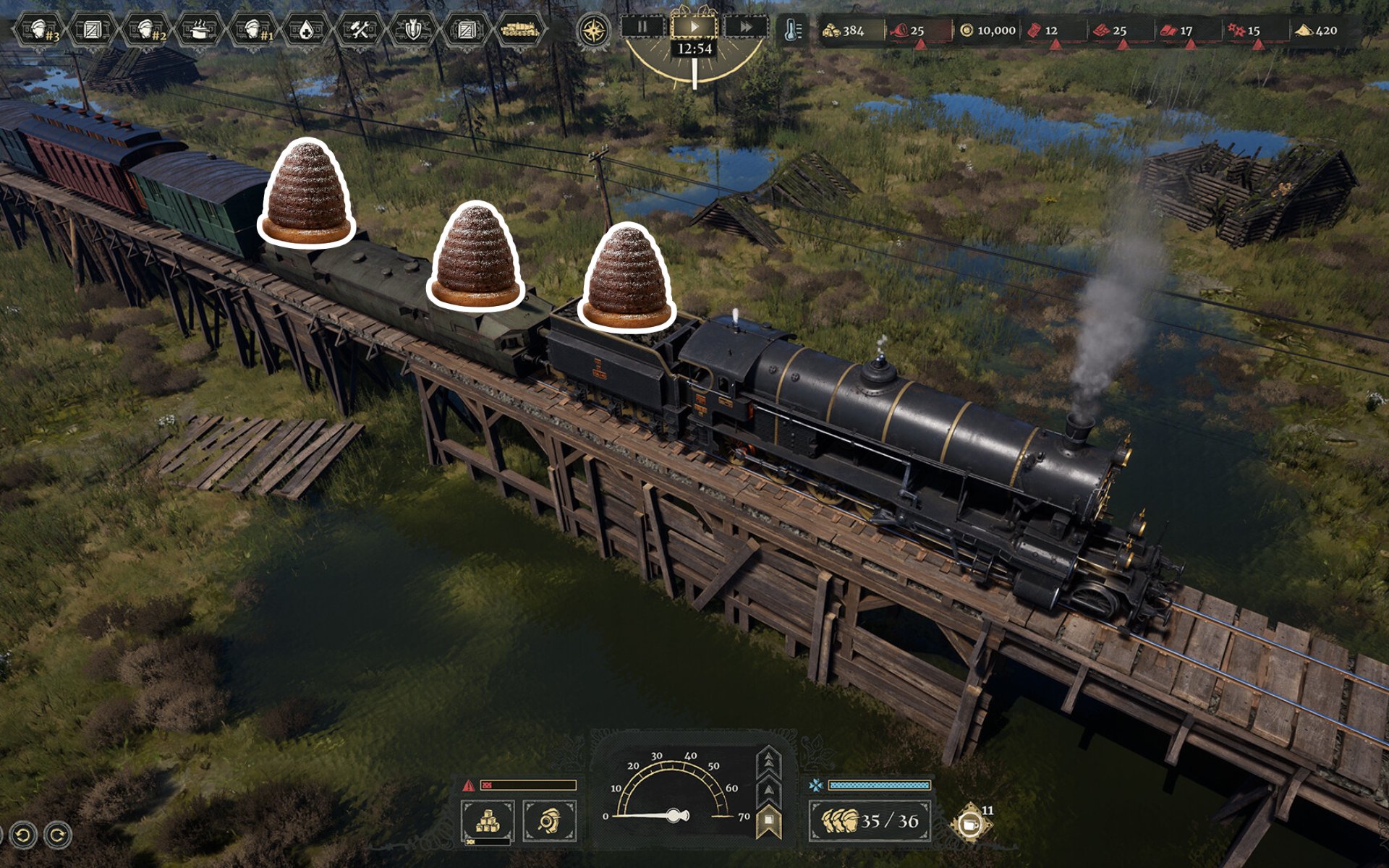Open the crew inspection magnifier button
The width and height of the screenshot is (1389, 868).
(549, 821)
